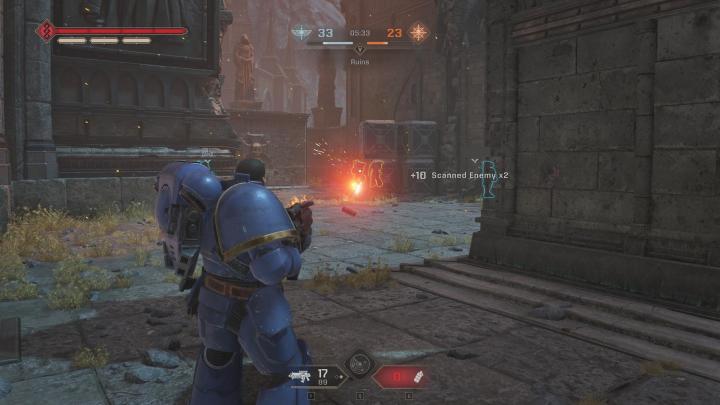The image size is (720, 405).
Task: Select the red grenade slot
Action: click(401, 377)
